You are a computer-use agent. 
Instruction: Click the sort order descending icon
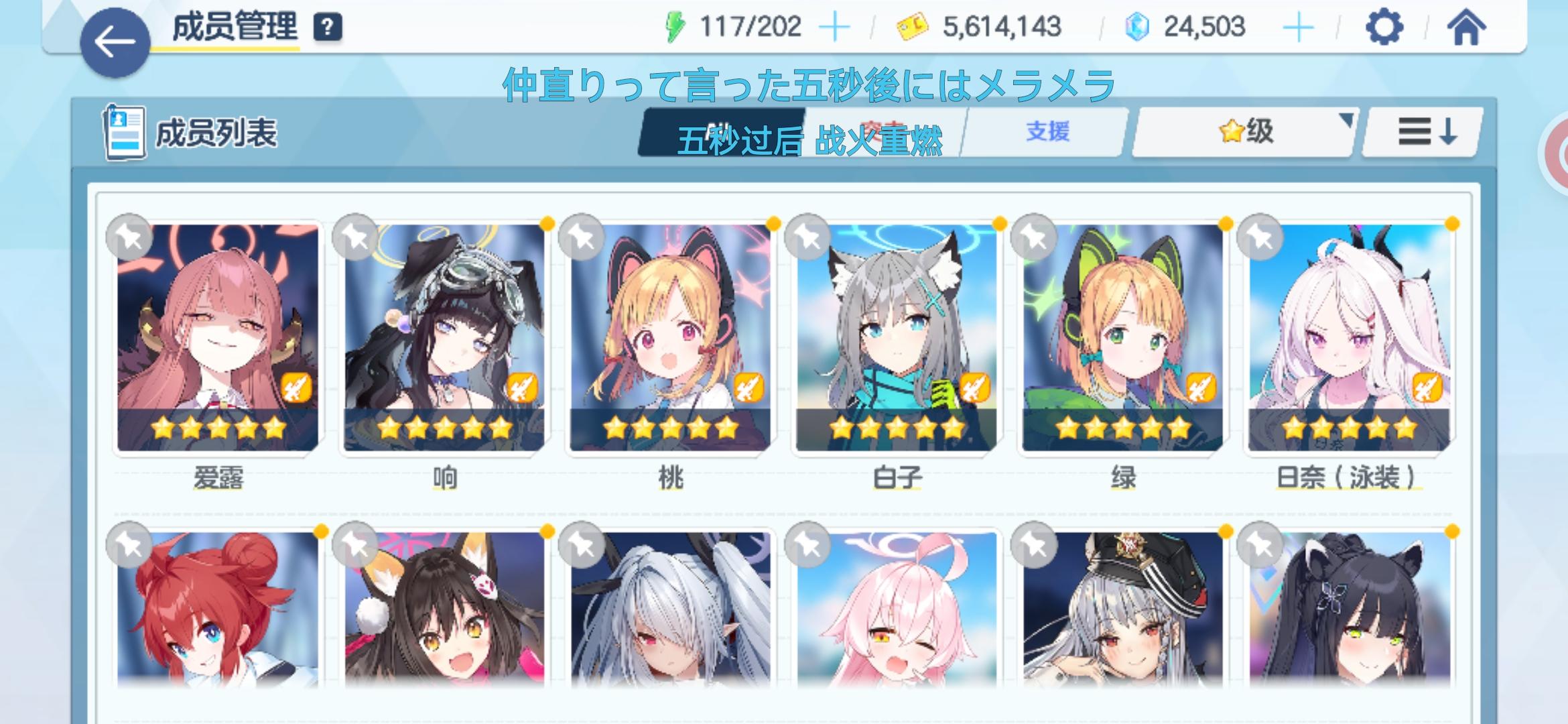tap(1421, 133)
